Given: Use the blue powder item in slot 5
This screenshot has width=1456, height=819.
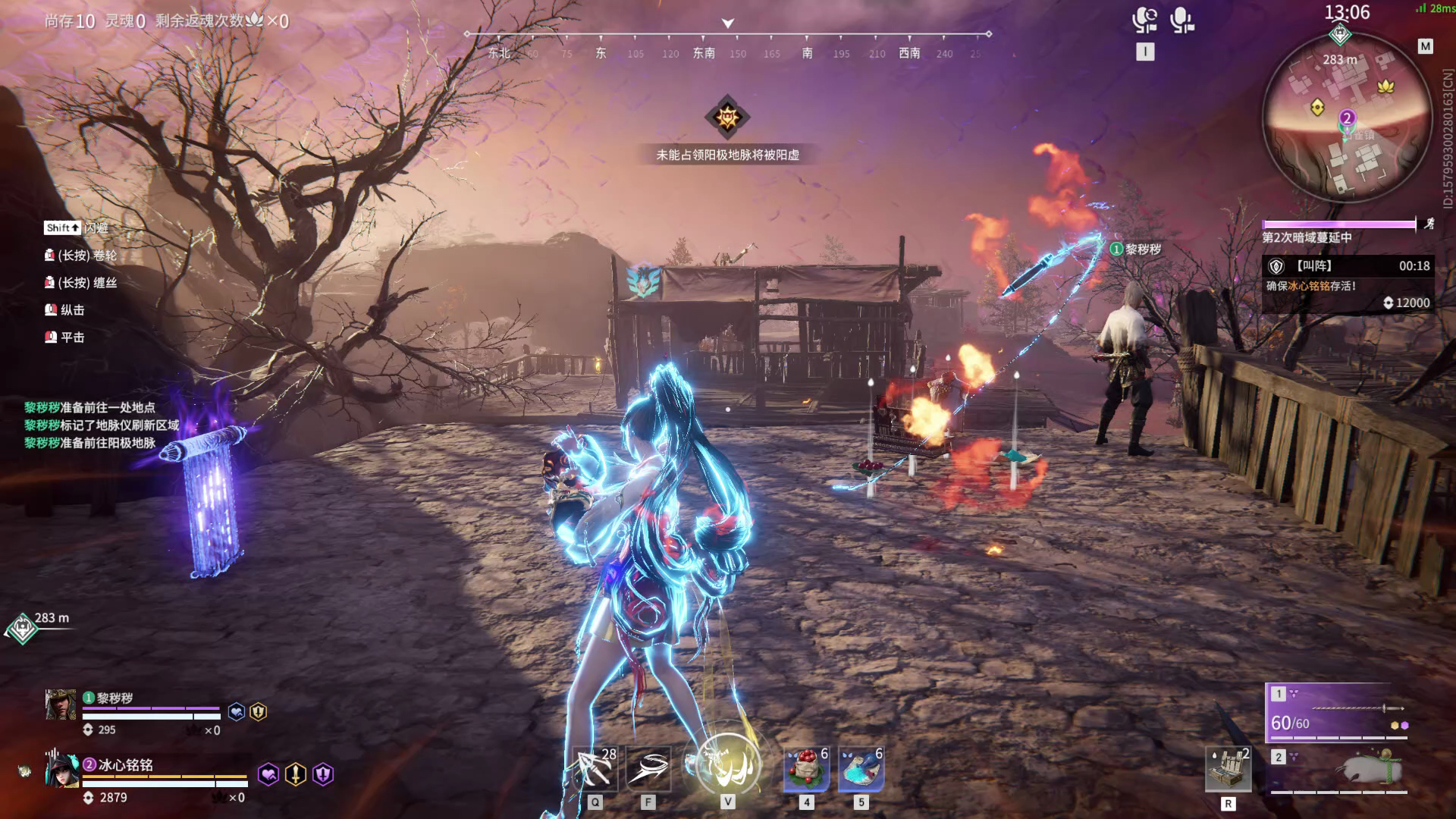Looking at the screenshot, I should pyautogui.click(x=861, y=768).
